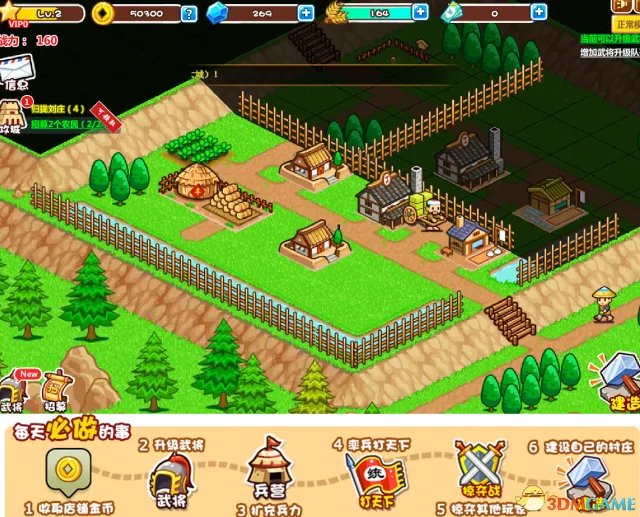Screen dimensions: 640x517
Task: Add more grain with plus button
Action: (420, 13)
